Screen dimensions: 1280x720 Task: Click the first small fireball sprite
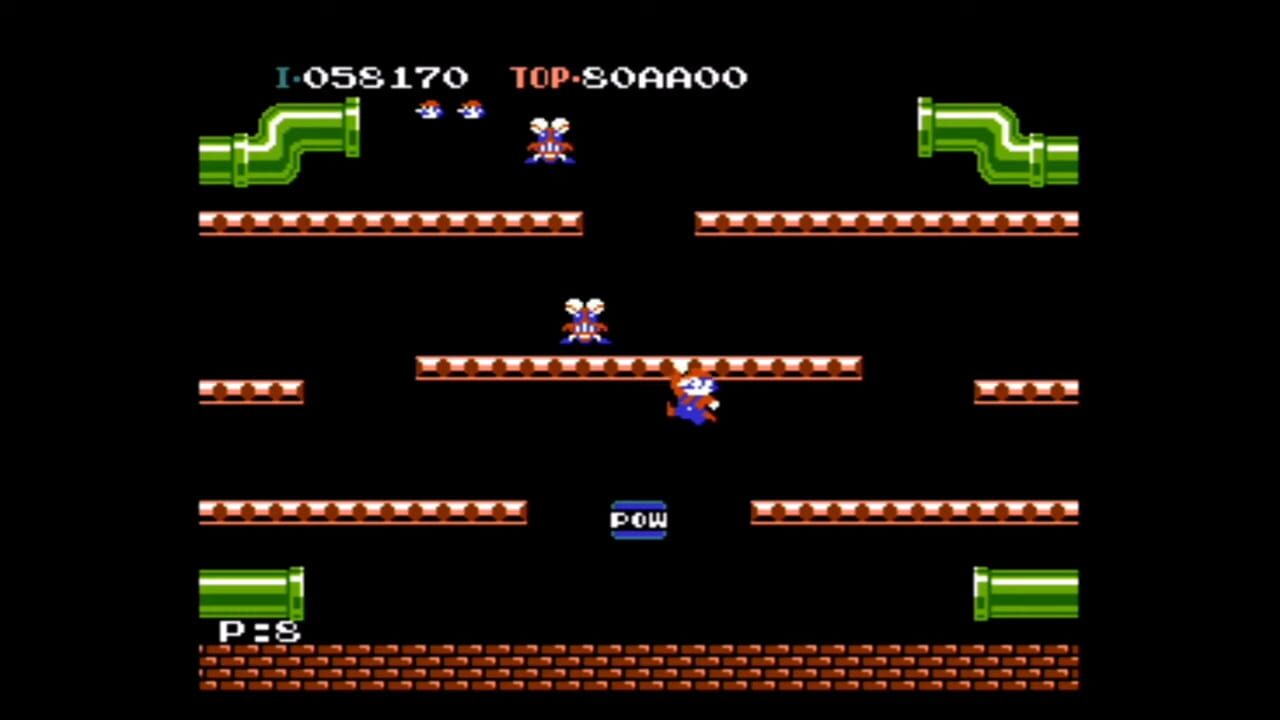[428, 110]
